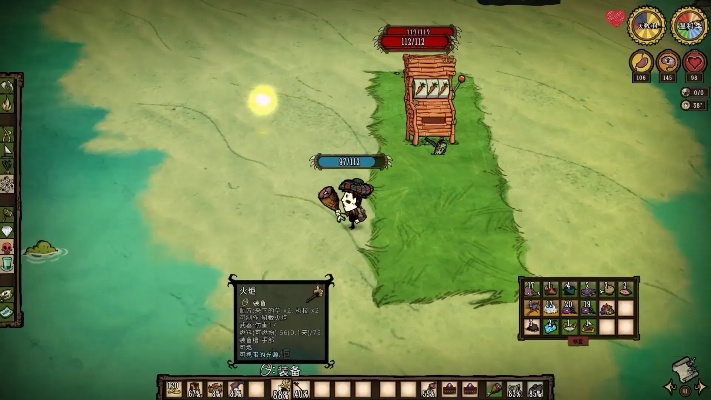711x400 pixels.
Task: Click the red button below the container
Action: click(577, 341)
